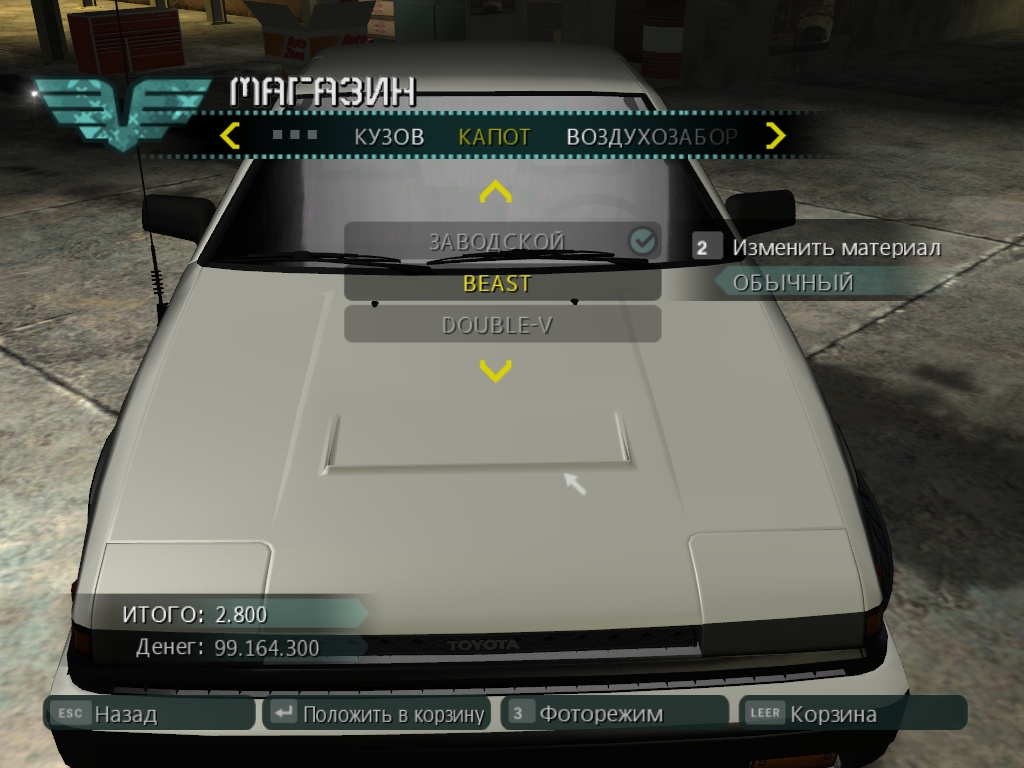
Task: Select the BEAST hood option
Action: (x=497, y=284)
